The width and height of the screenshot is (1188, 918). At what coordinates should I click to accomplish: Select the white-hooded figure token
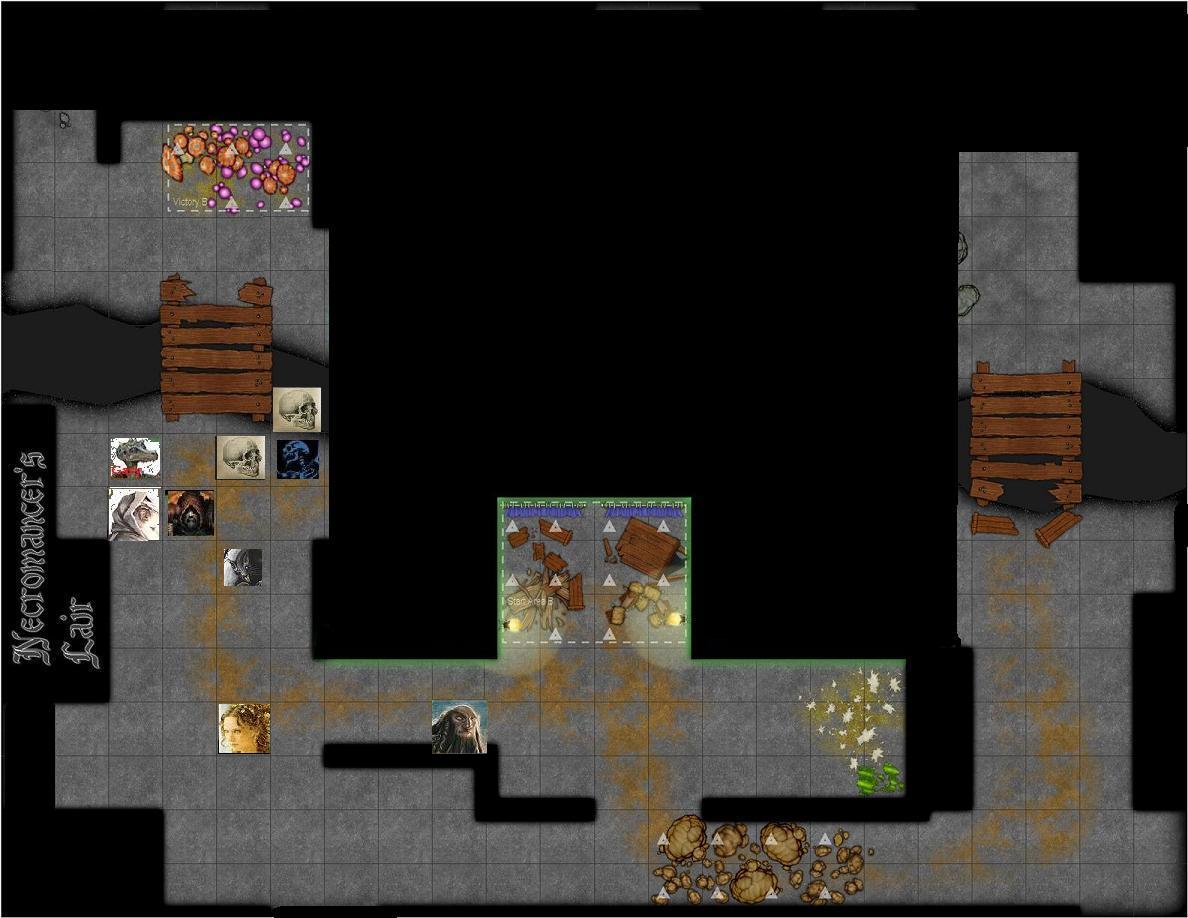pos(134,514)
